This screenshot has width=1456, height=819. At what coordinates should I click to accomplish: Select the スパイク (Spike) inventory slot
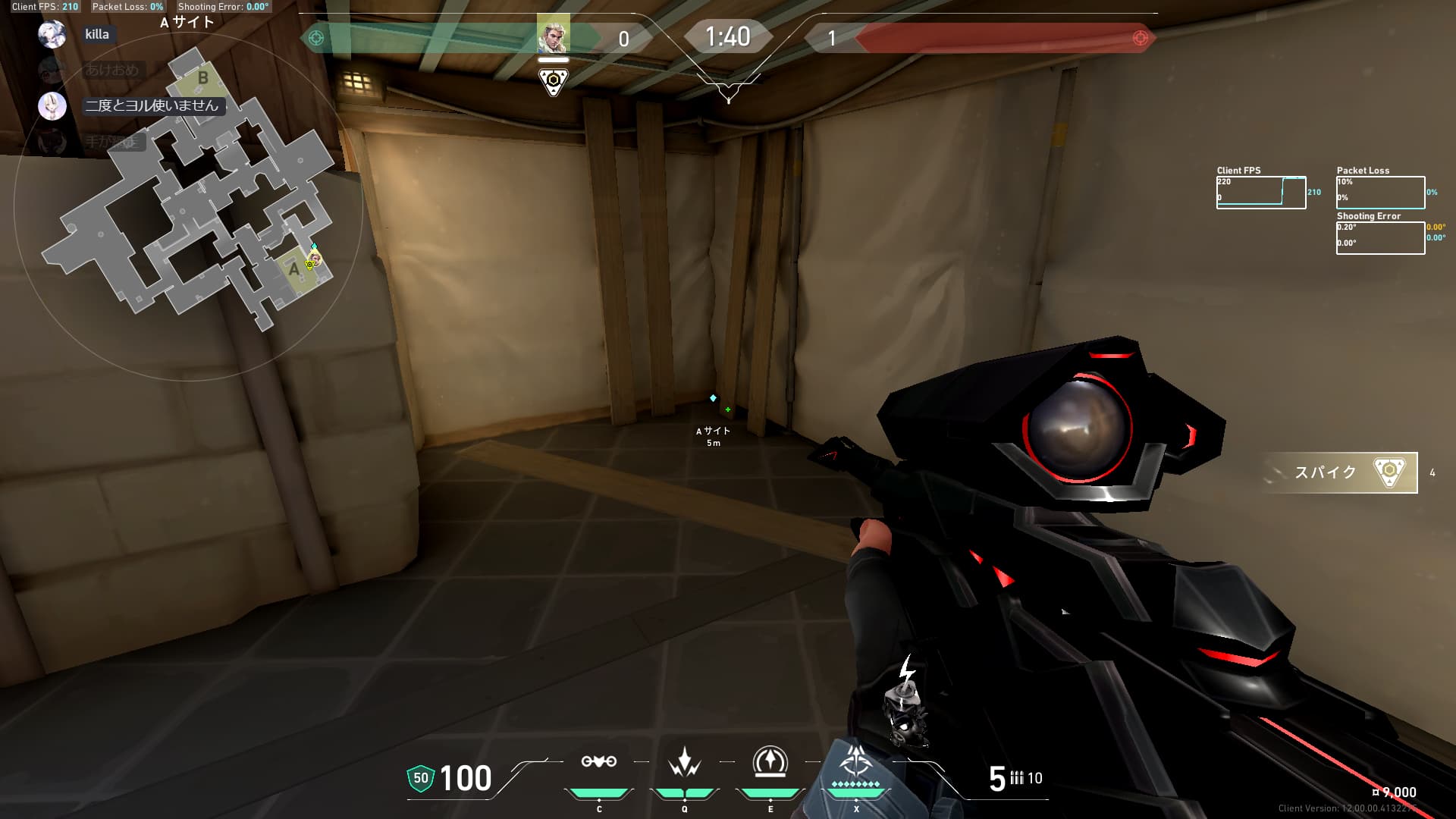pos(1340,472)
